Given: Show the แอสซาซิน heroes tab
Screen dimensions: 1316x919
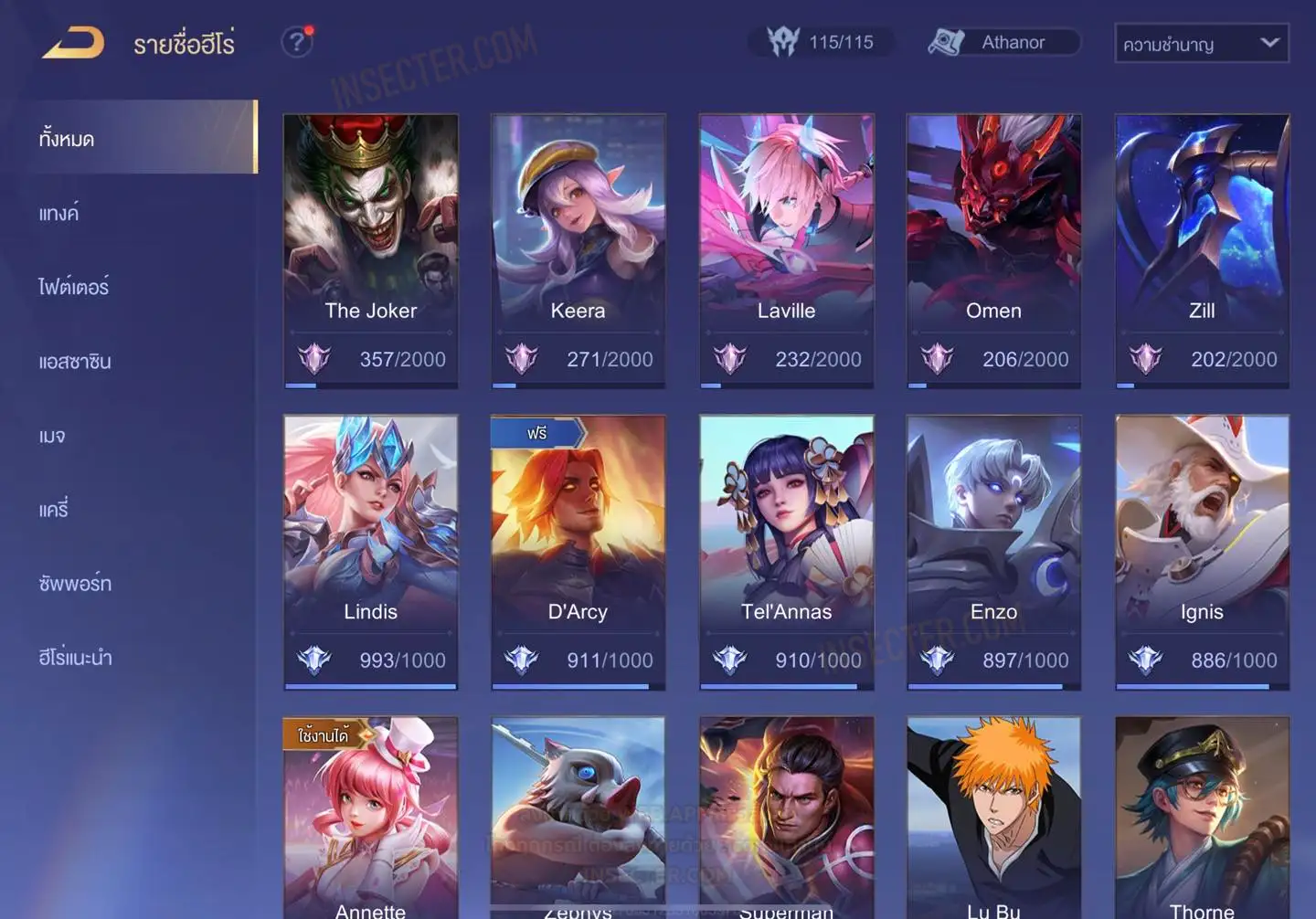Looking at the screenshot, I should point(75,361).
